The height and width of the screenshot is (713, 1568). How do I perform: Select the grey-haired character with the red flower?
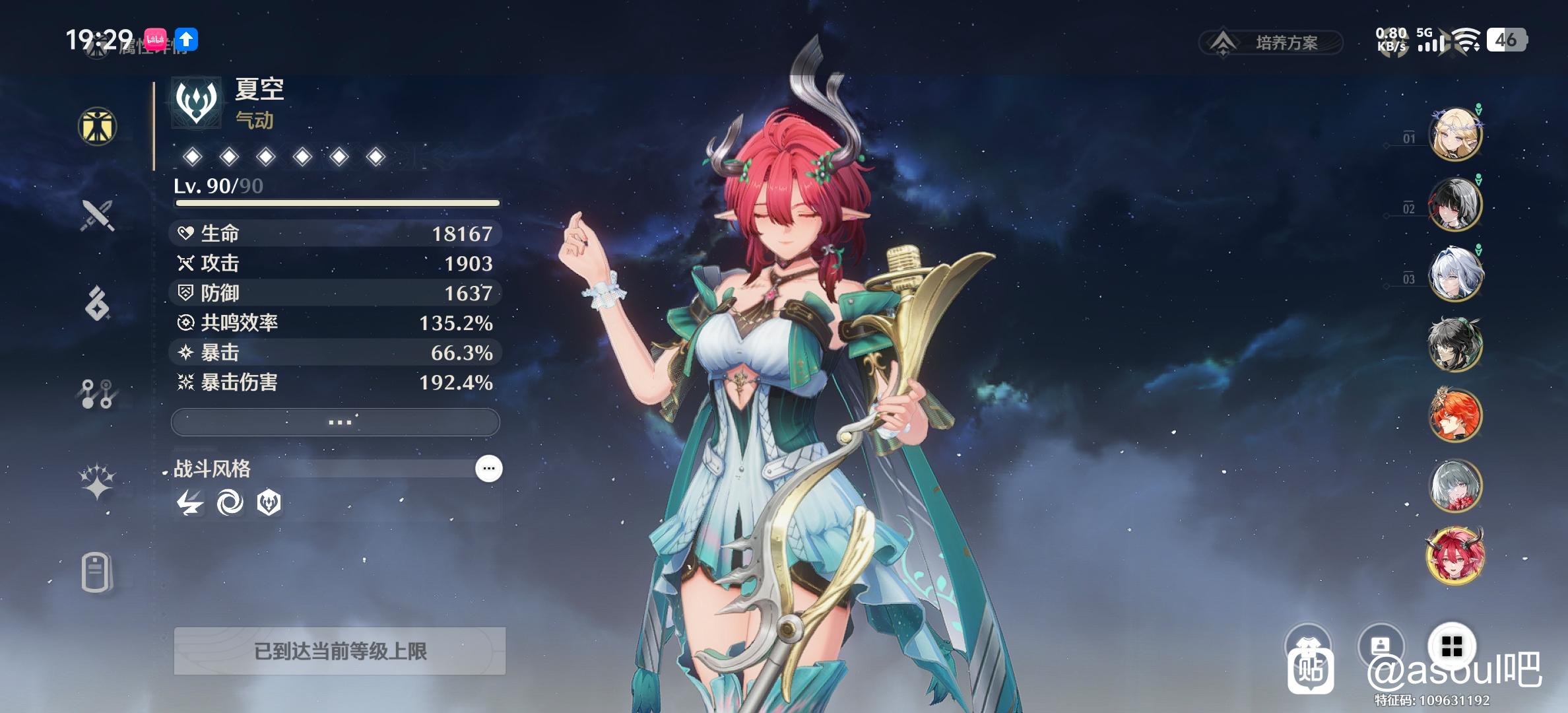[1454, 486]
